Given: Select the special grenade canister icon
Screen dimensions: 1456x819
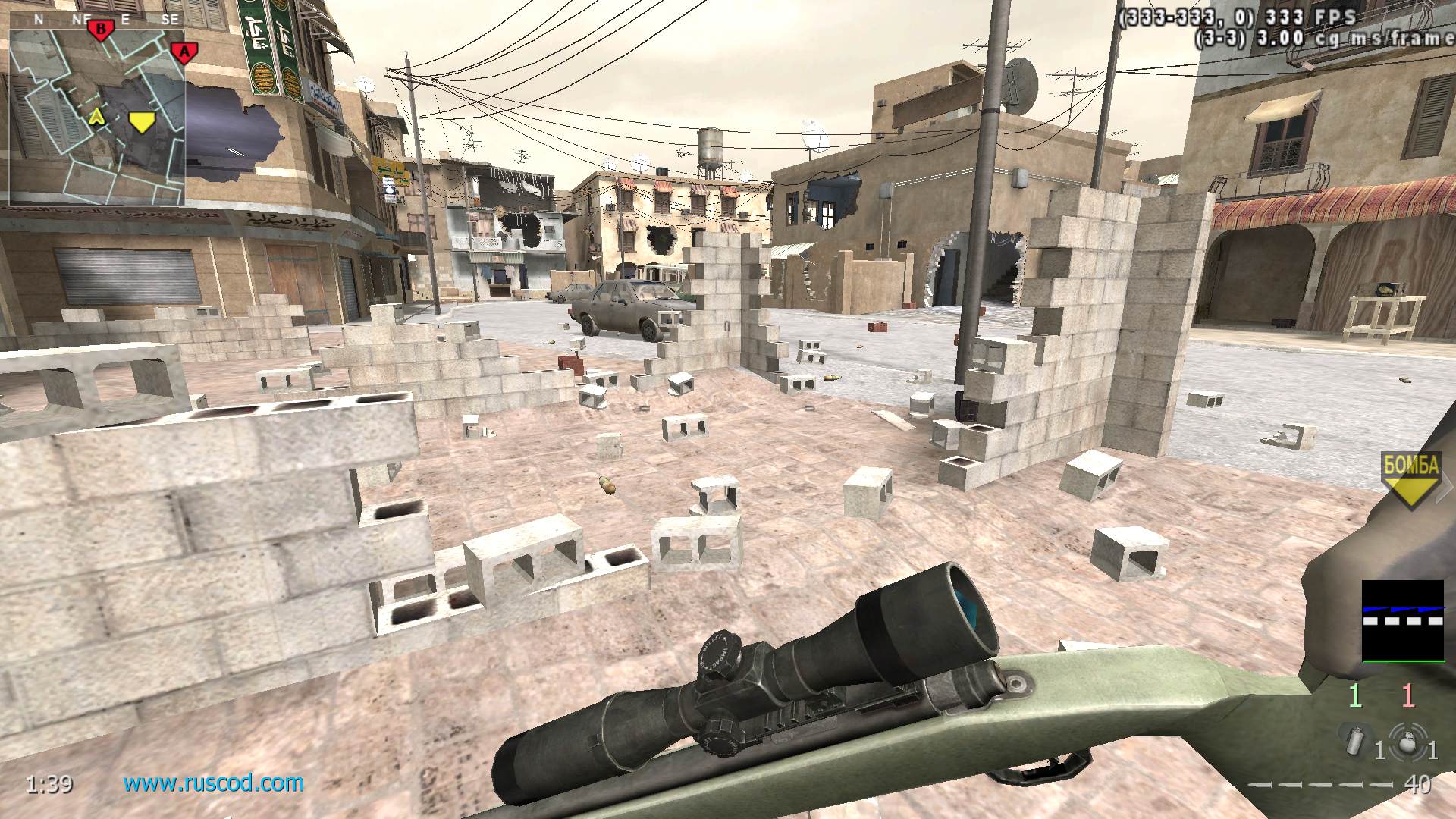Looking at the screenshot, I should (x=1355, y=741).
